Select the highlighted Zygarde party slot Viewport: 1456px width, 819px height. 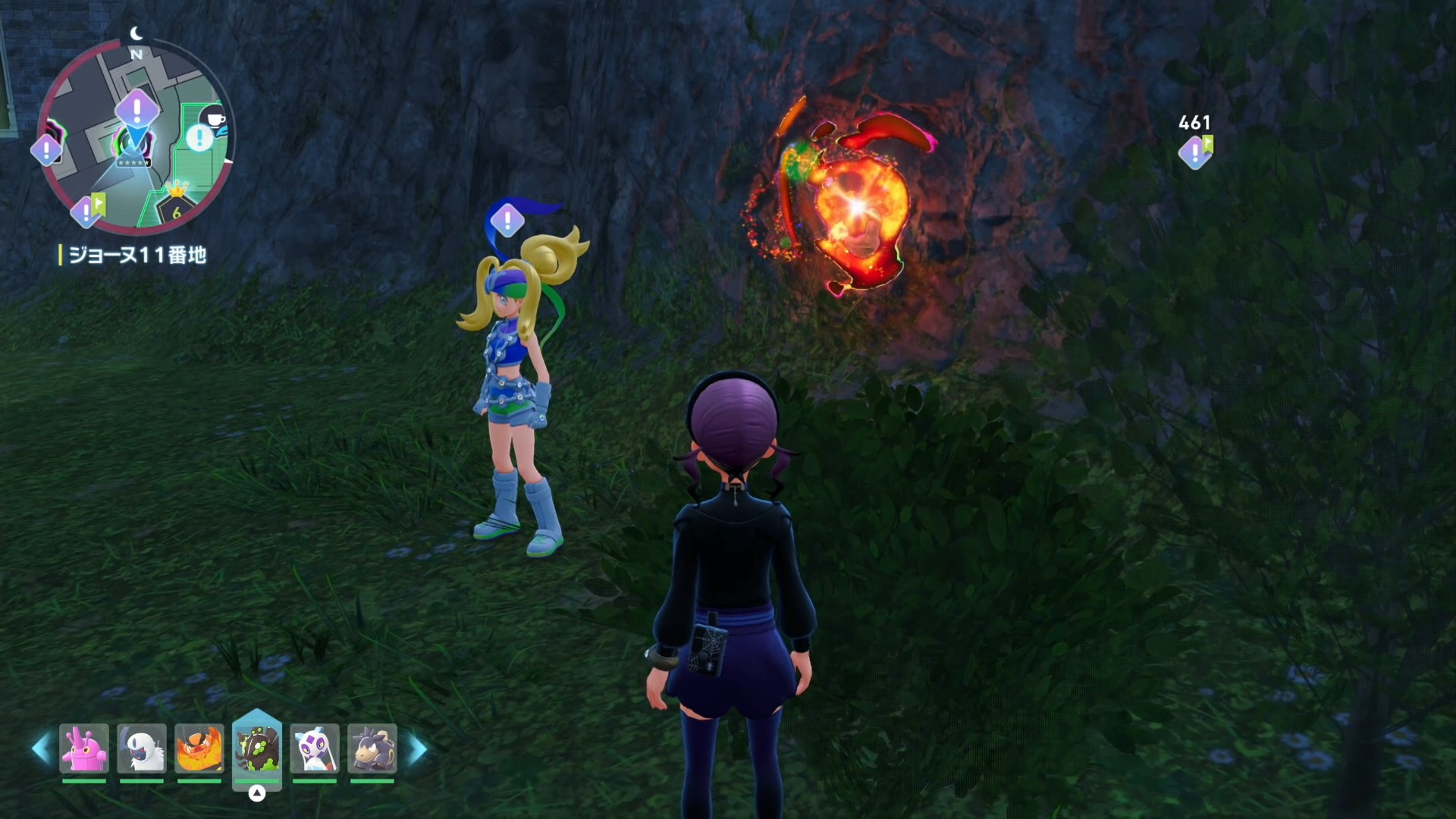(257, 748)
